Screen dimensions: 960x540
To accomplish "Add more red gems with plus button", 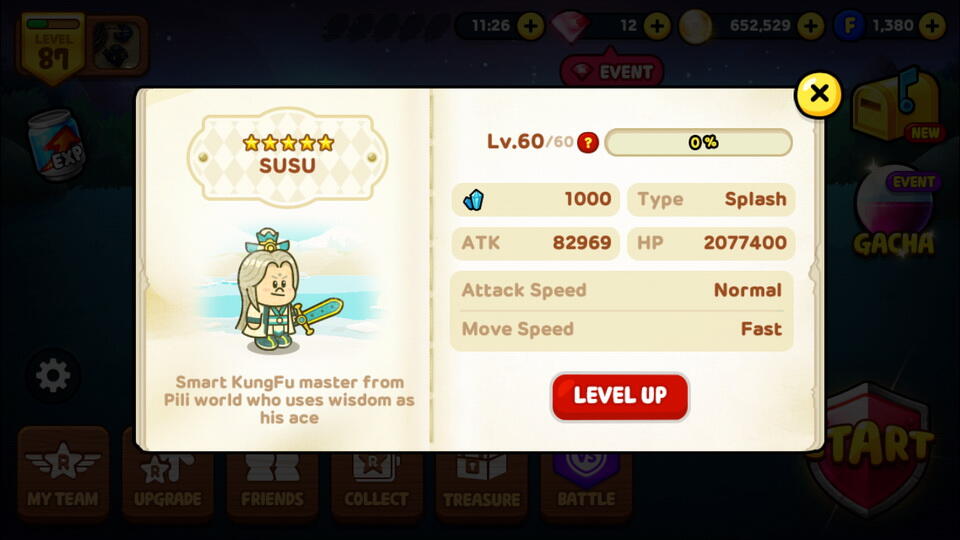I will tap(657, 26).
